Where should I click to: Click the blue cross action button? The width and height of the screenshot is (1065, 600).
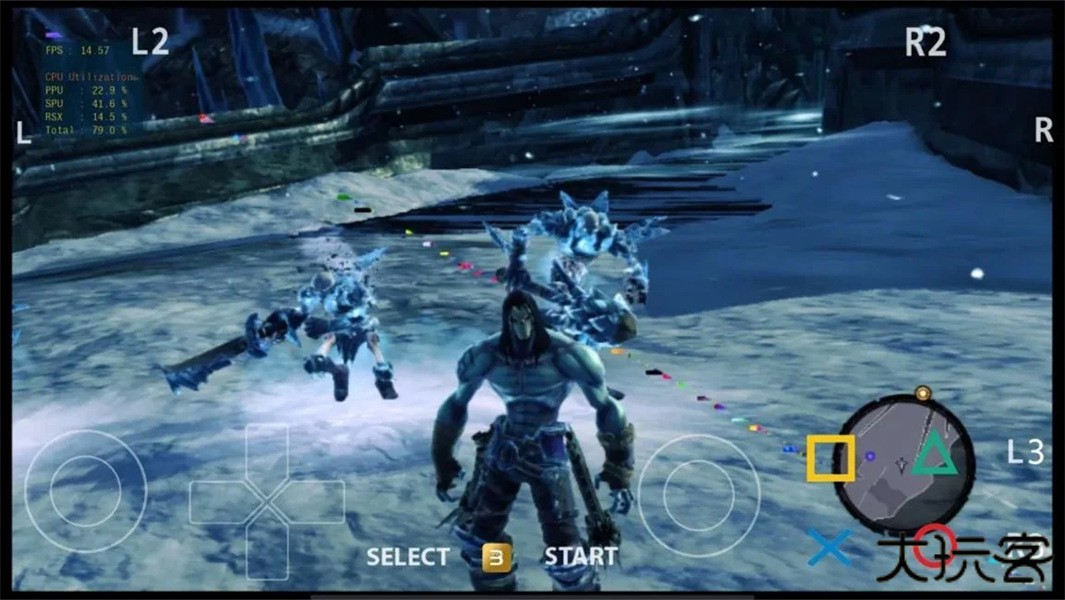tap(830, 547)
